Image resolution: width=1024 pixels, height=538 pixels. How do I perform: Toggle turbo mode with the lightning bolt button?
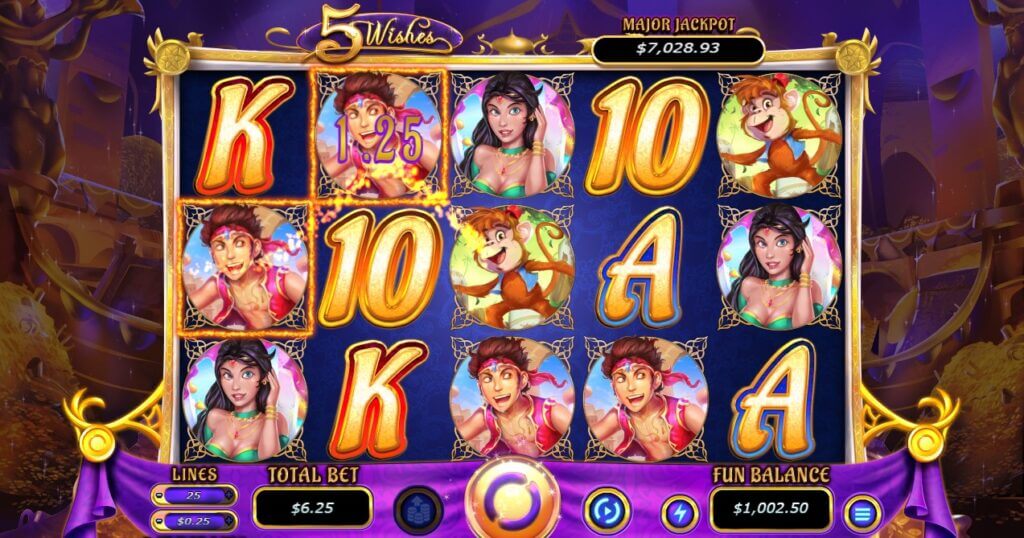point(680,513)
